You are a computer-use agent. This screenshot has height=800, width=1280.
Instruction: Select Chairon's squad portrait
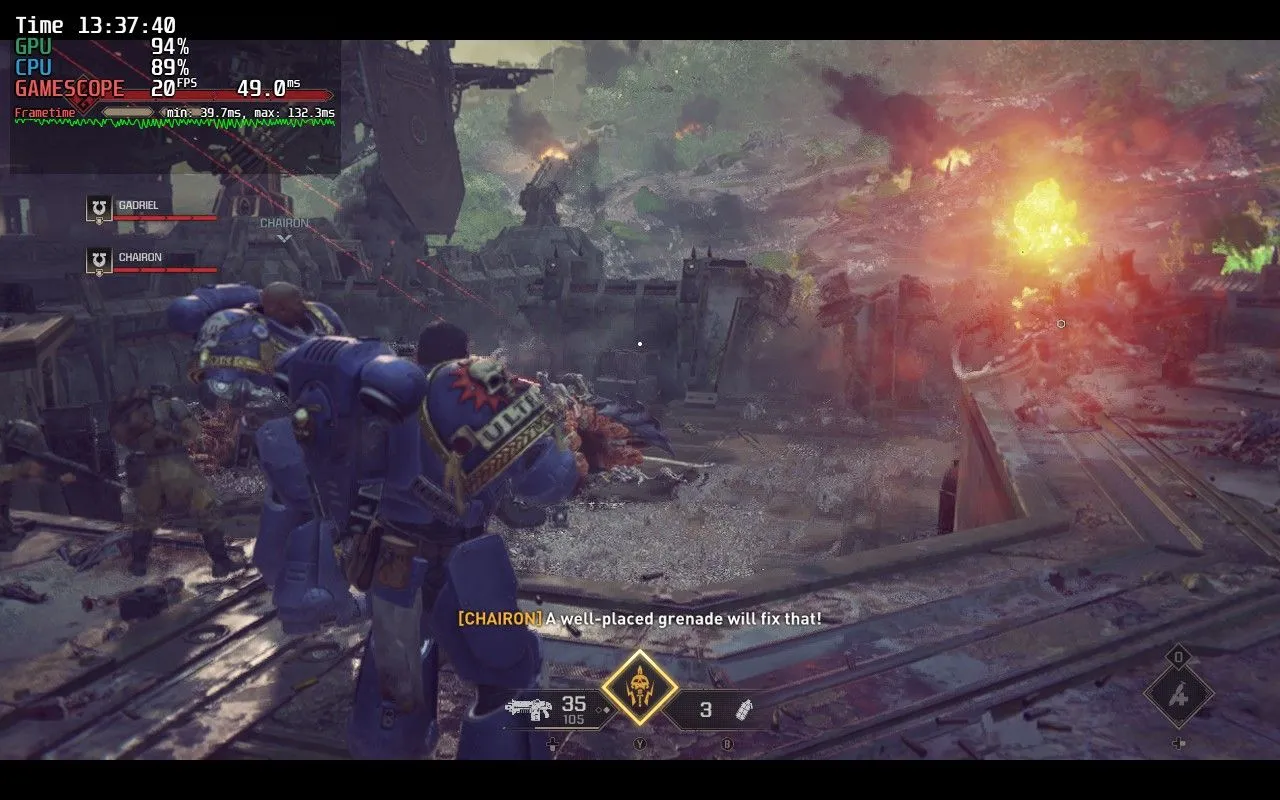[x=99, y=260]
